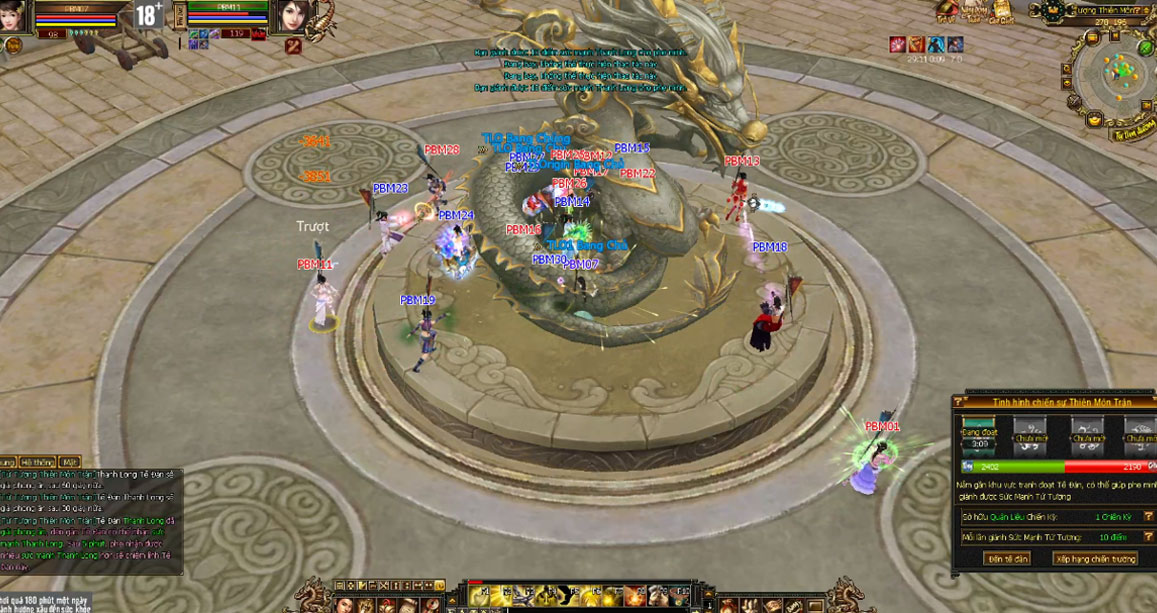The image size is (1157, 613).
Task: Click the red flower buff icon
Action: [x=898, y=44]
